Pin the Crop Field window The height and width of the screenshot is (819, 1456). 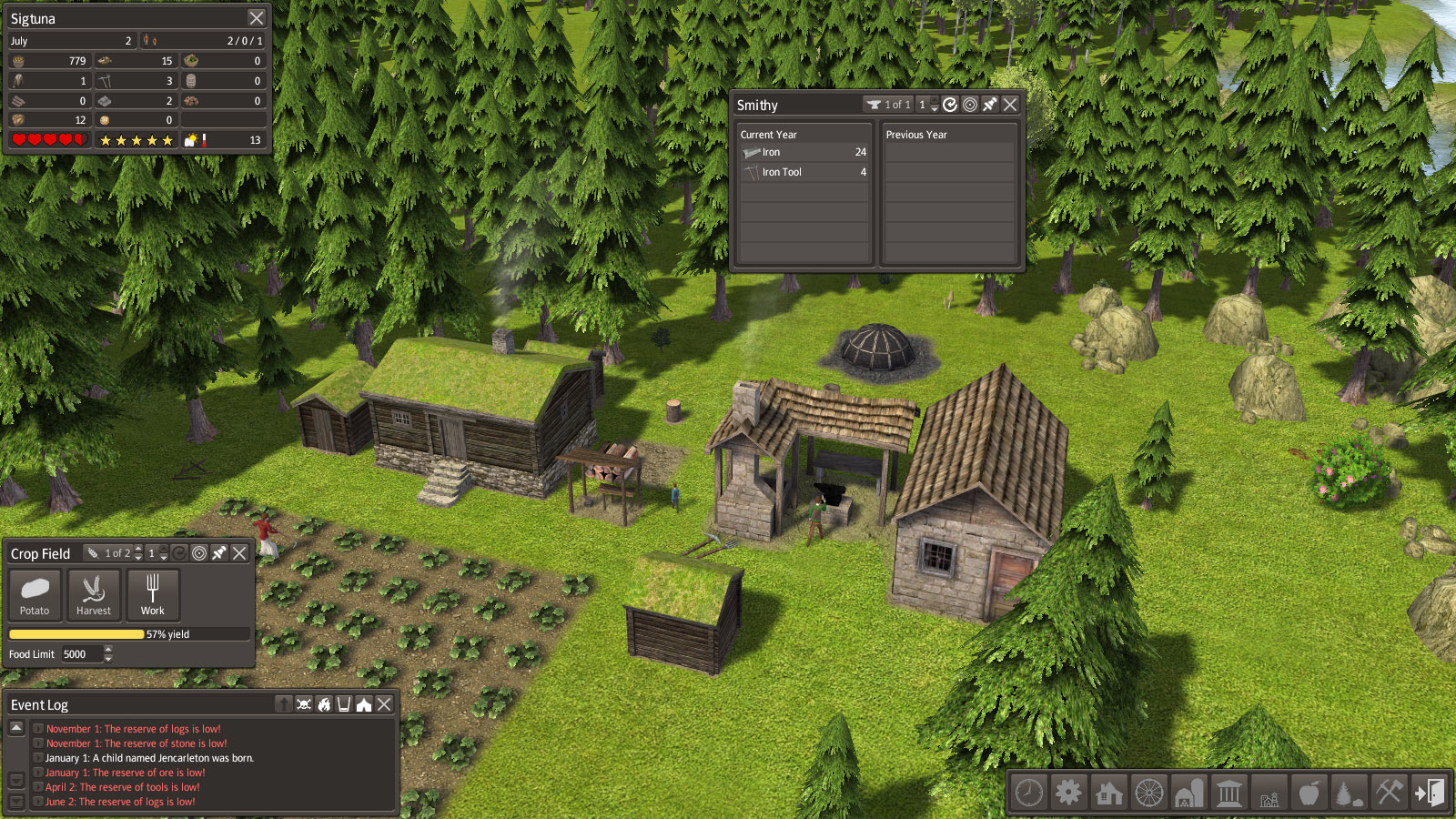[219, 553]
